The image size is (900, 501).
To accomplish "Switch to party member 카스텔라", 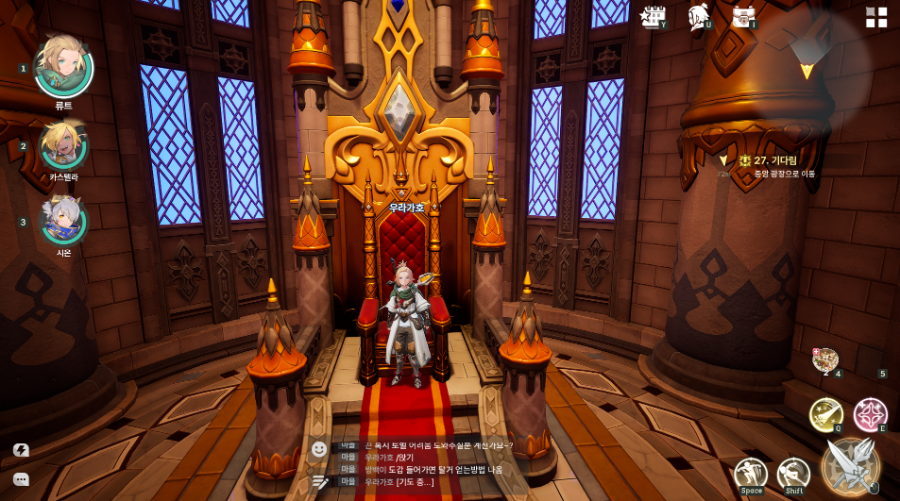I will point(63,146).
